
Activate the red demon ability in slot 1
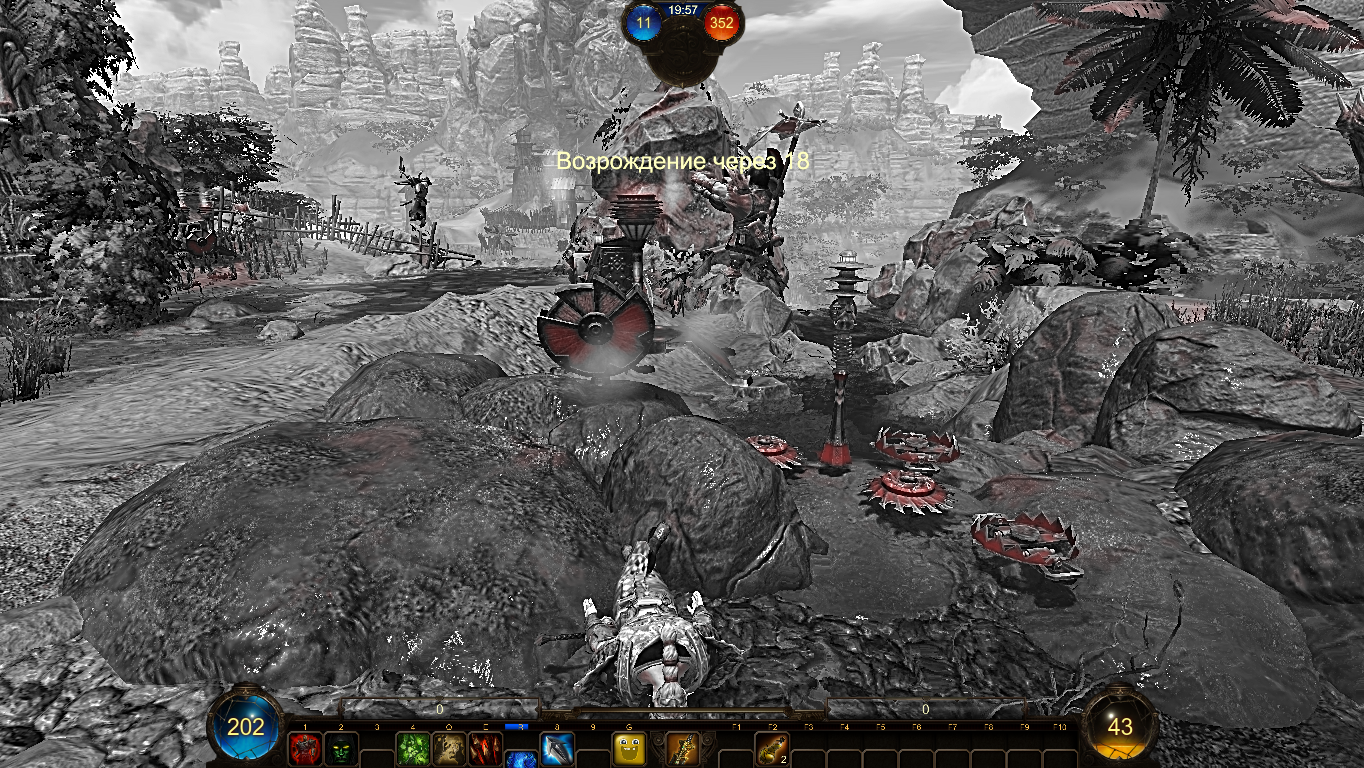point(305,749)
